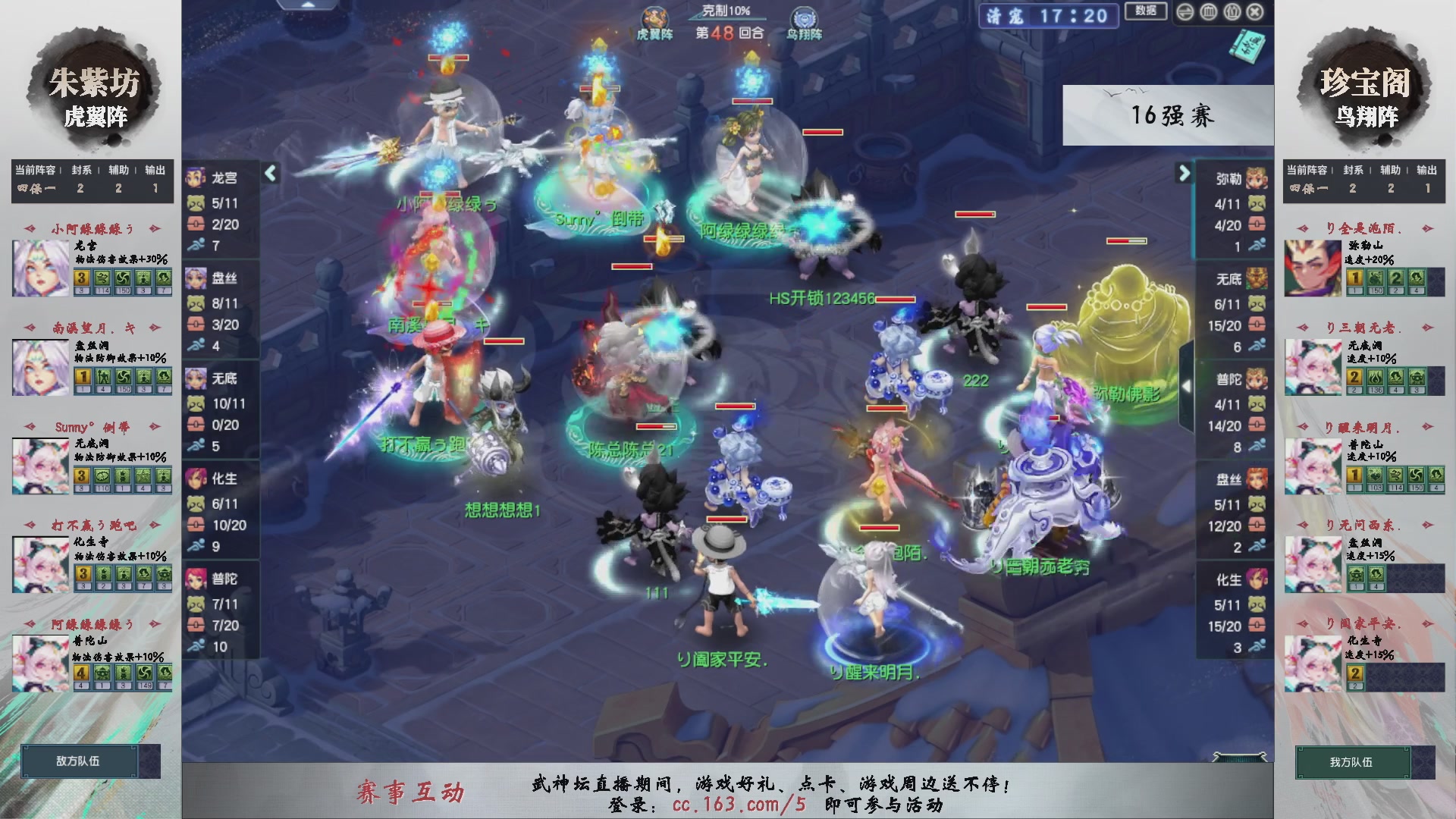This screenshot has width=1456, height=819.
Task: Select the 无底 sect avatar in battle panel
Action: [x=195, y=377]
